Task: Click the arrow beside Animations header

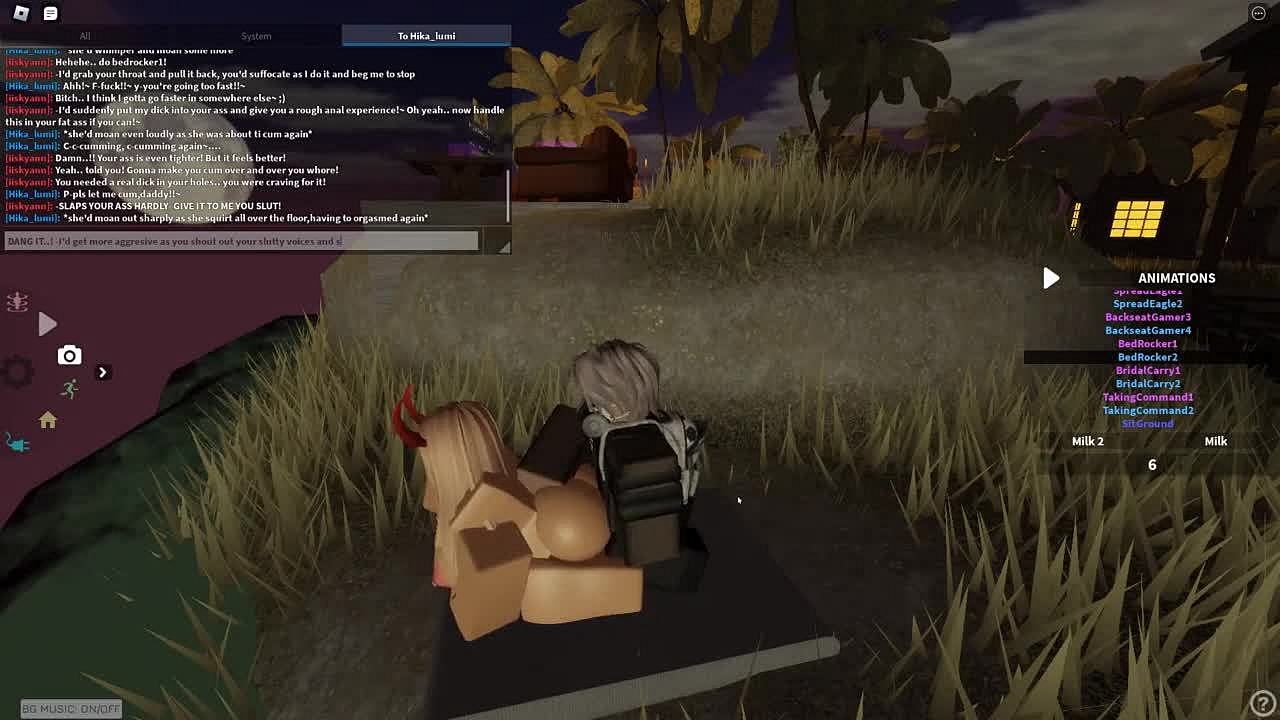Action: tap(1051, 278)
